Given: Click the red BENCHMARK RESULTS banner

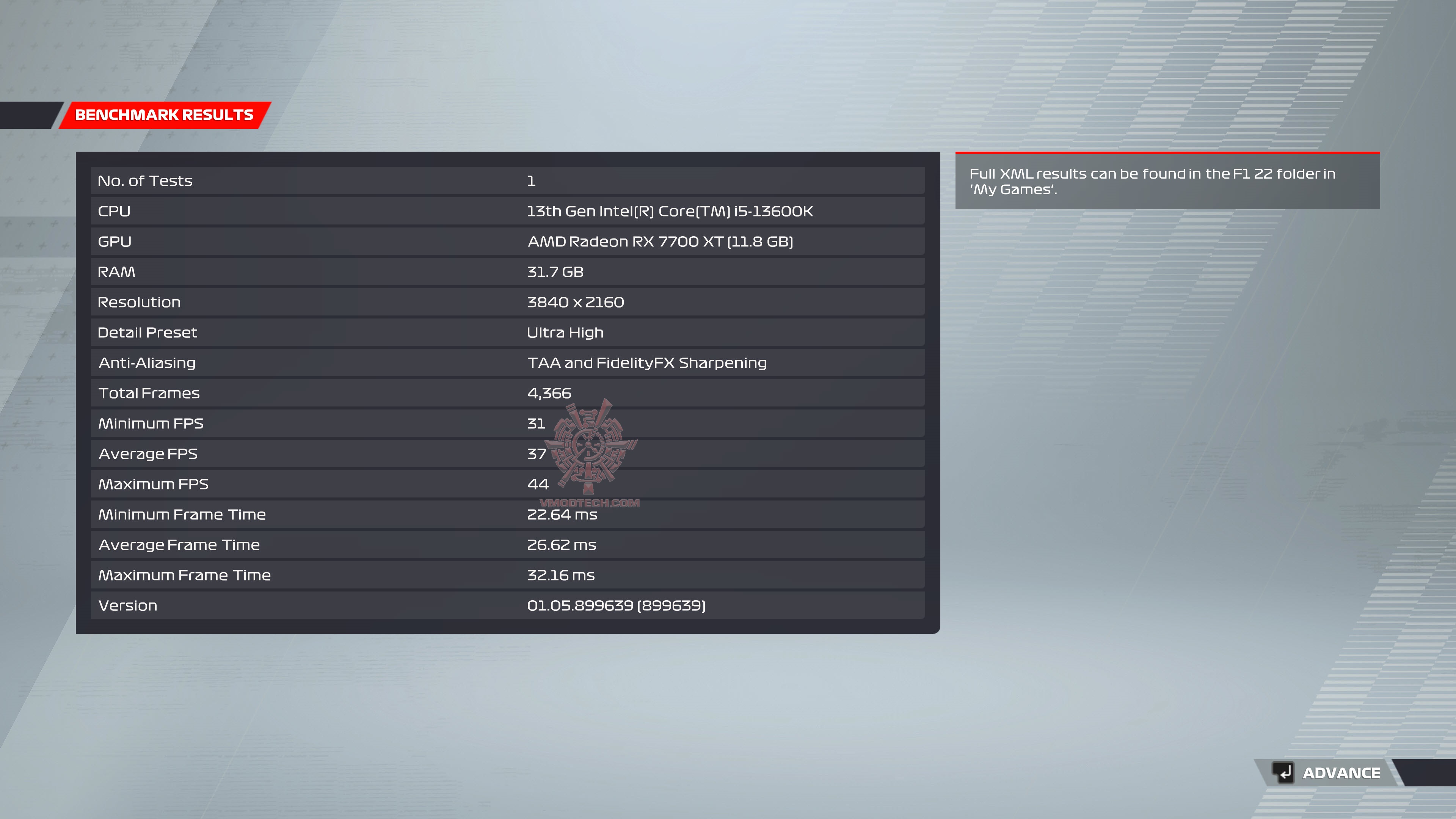Looking at the screenshot, I should (164, 115).
